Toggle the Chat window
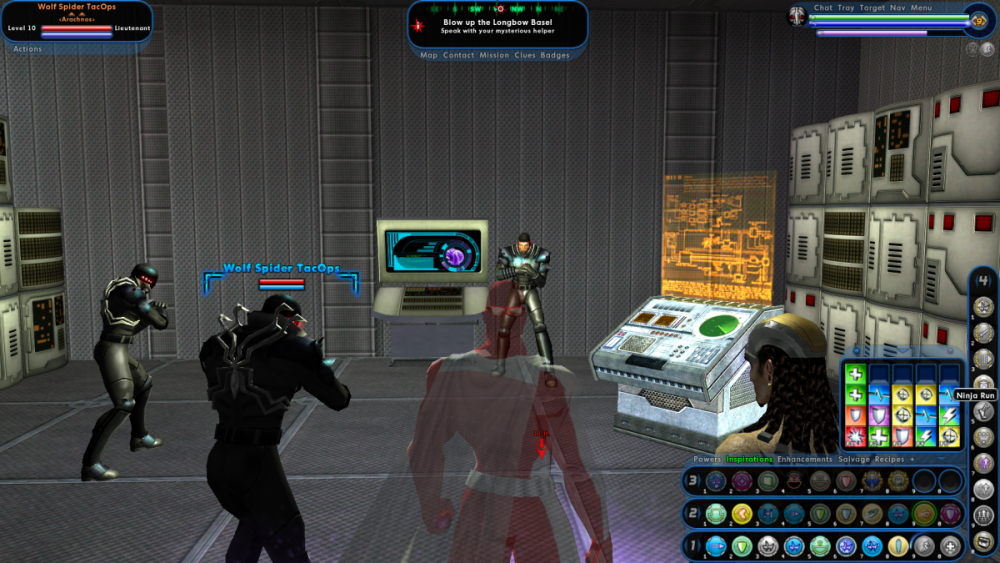The width and height of the screenshot is (1000, 563). click(x=823, y=8)
